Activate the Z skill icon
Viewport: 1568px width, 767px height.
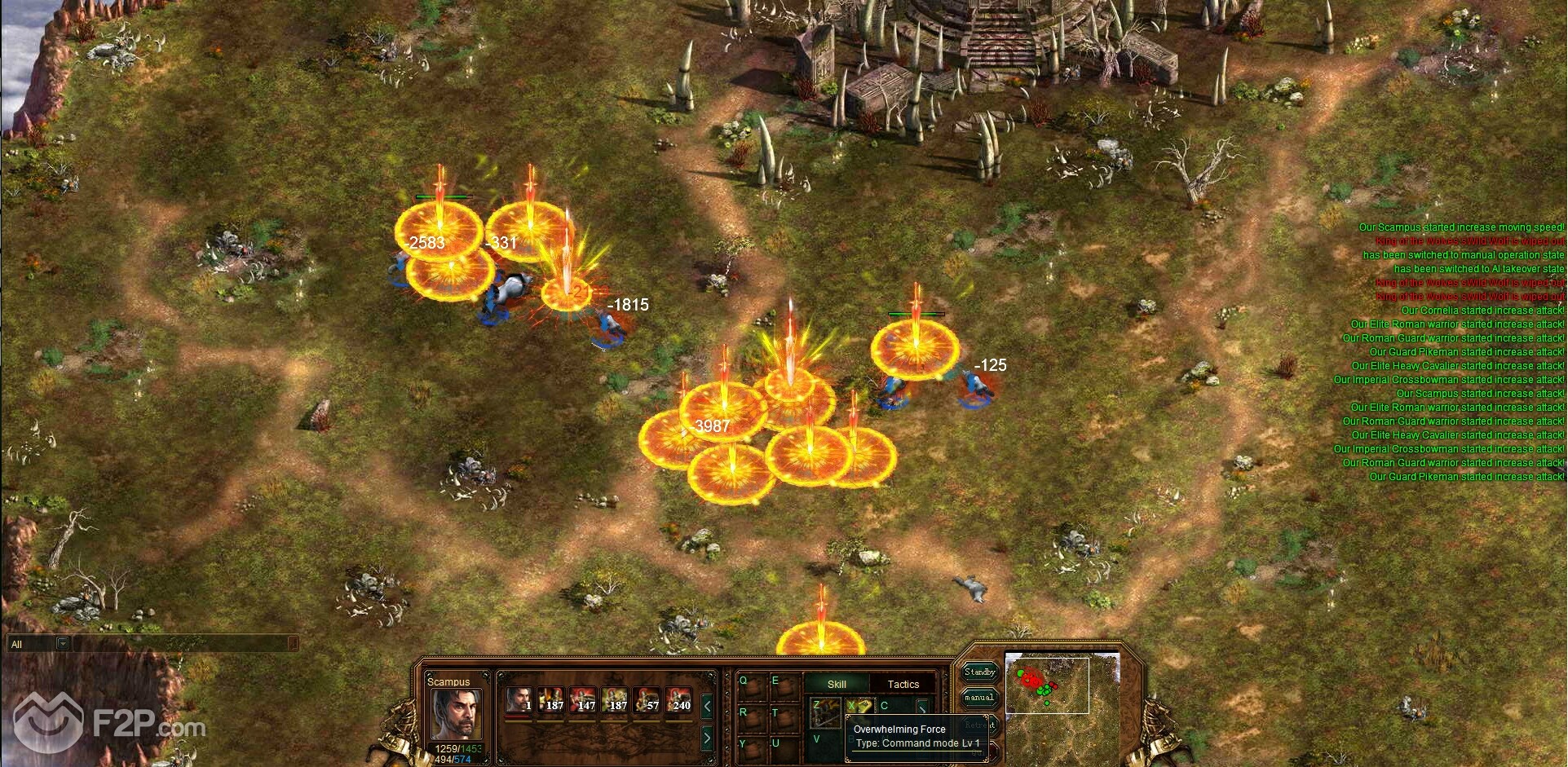824,712
